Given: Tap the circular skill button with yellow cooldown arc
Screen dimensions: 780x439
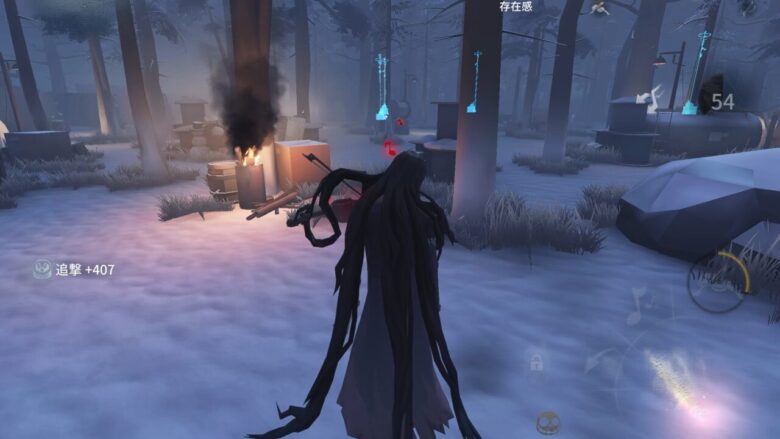Looking at the screenshot, I should pos(717,281).
